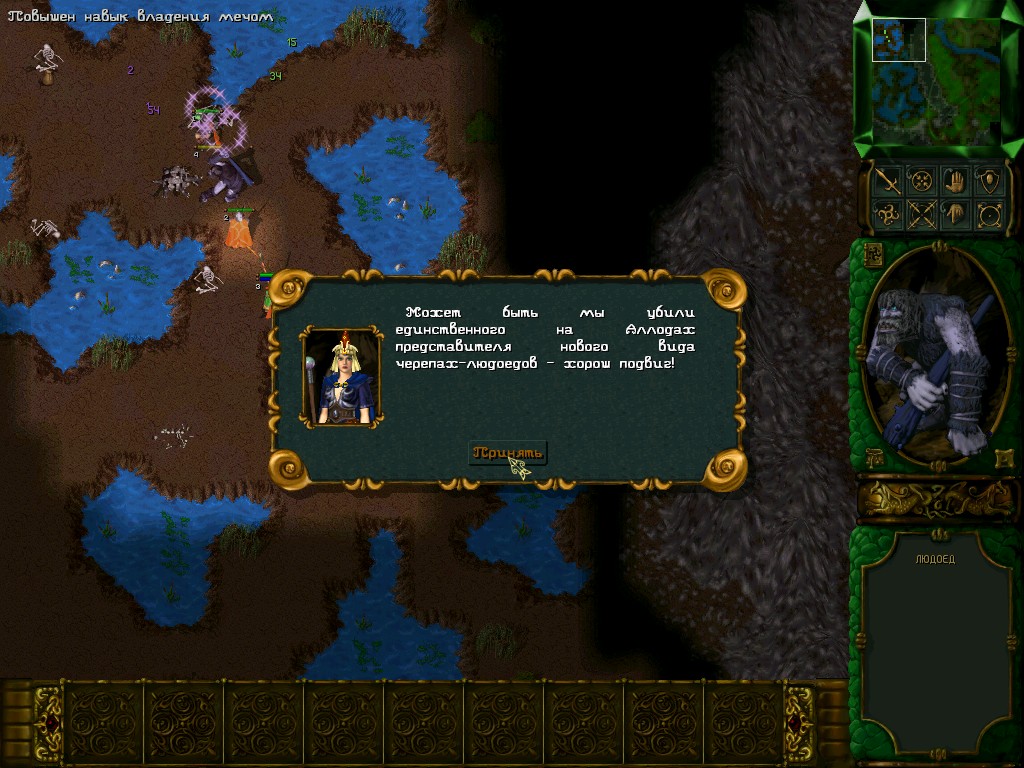This screenshot has width=1024, height=768.
Task: Click the speaker portrait in the dialogue
Action: (342, 377)
